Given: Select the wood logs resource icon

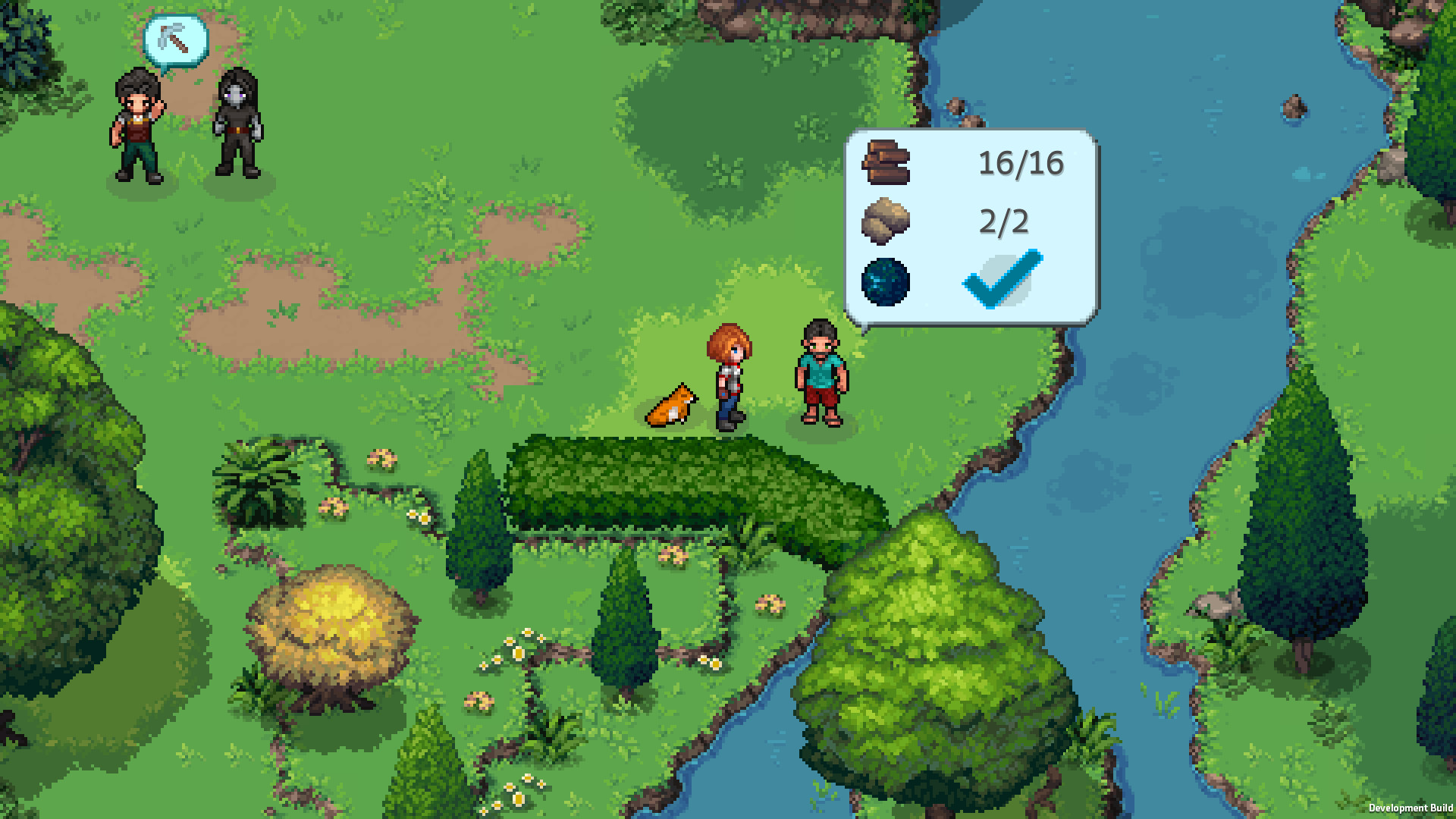Looking at the screenshot, I should click(885, 160).
